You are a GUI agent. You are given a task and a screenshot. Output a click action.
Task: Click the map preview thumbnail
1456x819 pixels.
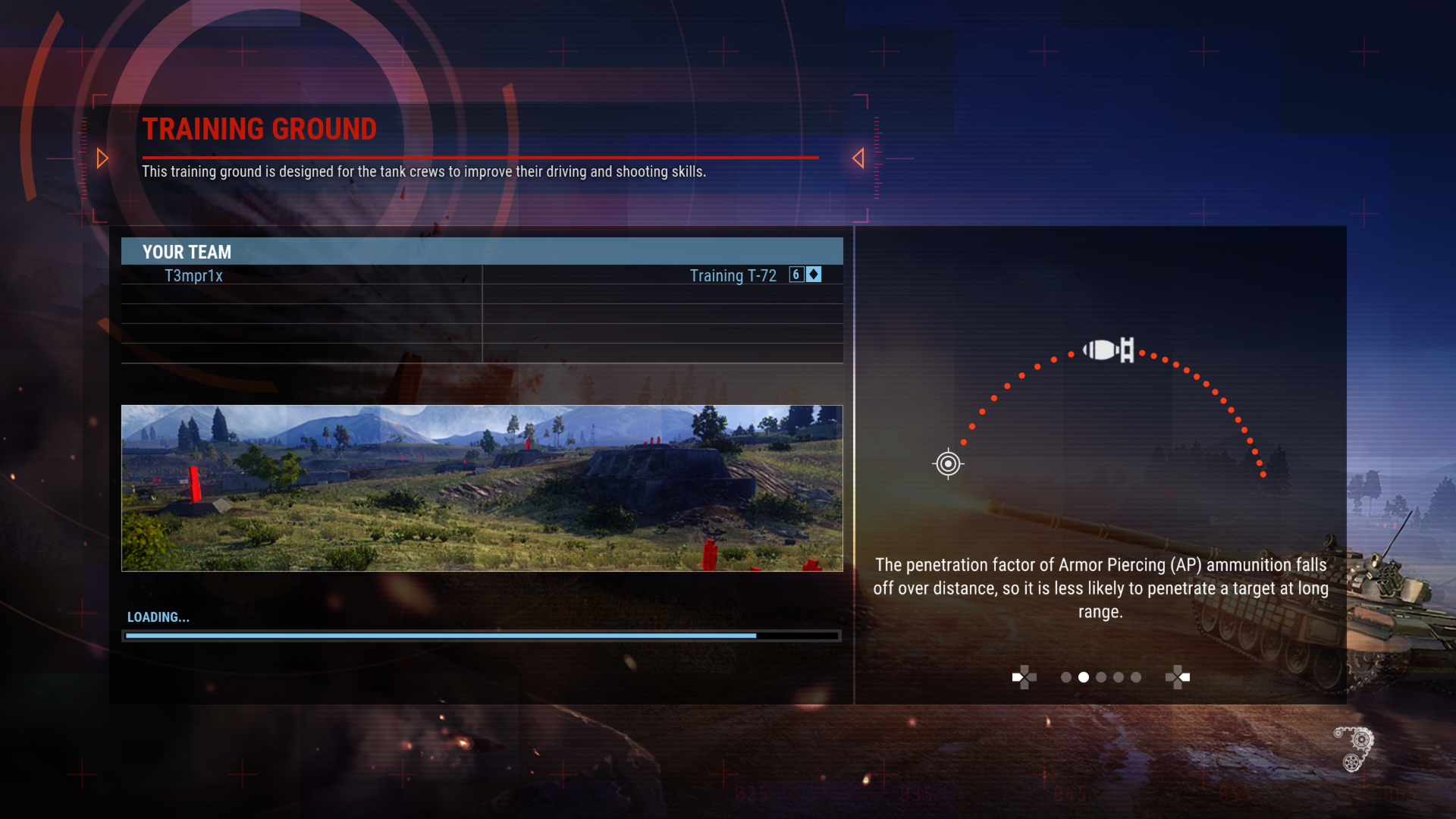click(x=482, y=488)
